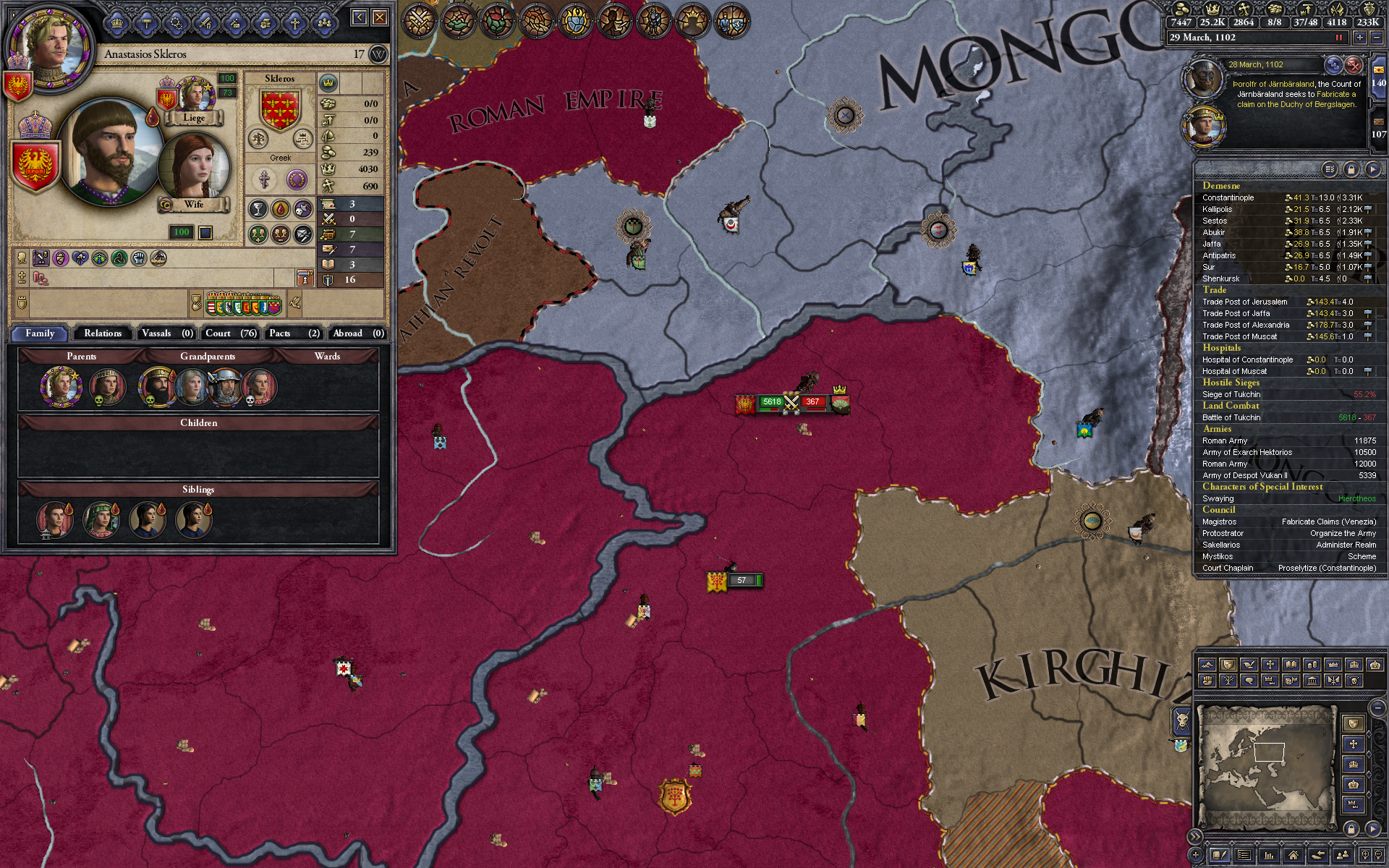Select the economy map mode coins icon
The width and height of the screenshot is (1389, 868).
tap(1312, 665)
